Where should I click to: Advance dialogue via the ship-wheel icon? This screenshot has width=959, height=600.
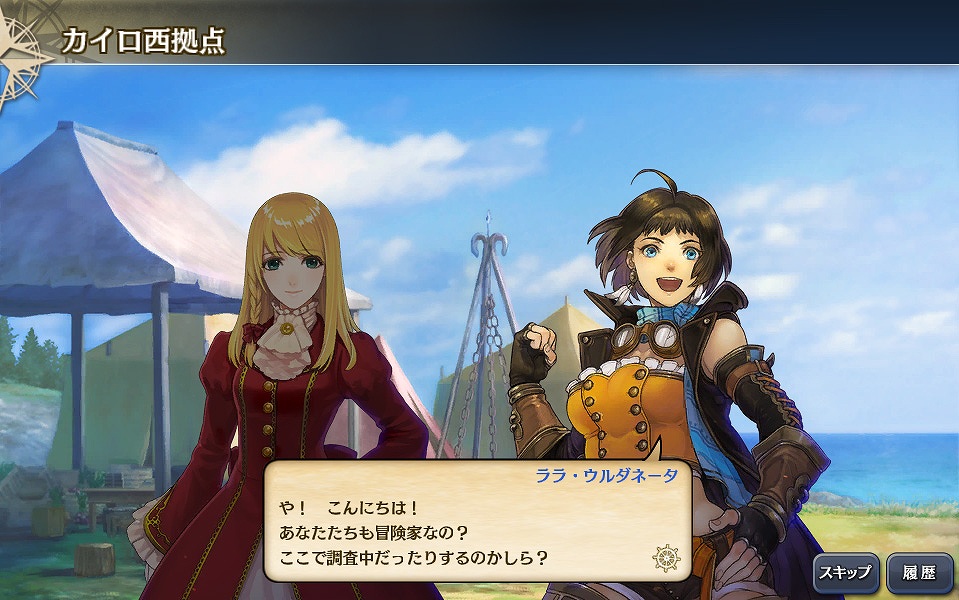pos(666,557)
